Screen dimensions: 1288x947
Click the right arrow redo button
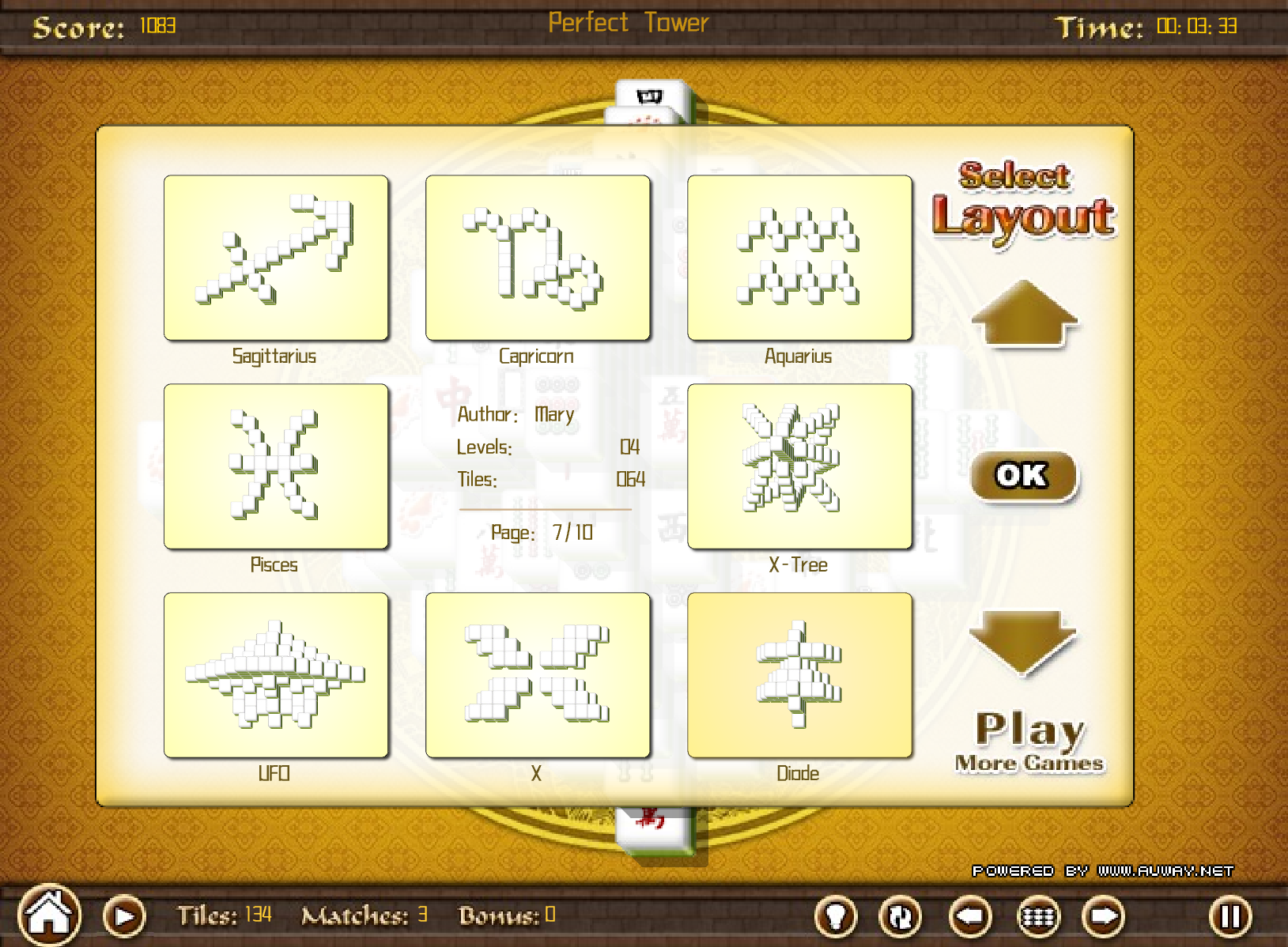(x=1104, y=917)
